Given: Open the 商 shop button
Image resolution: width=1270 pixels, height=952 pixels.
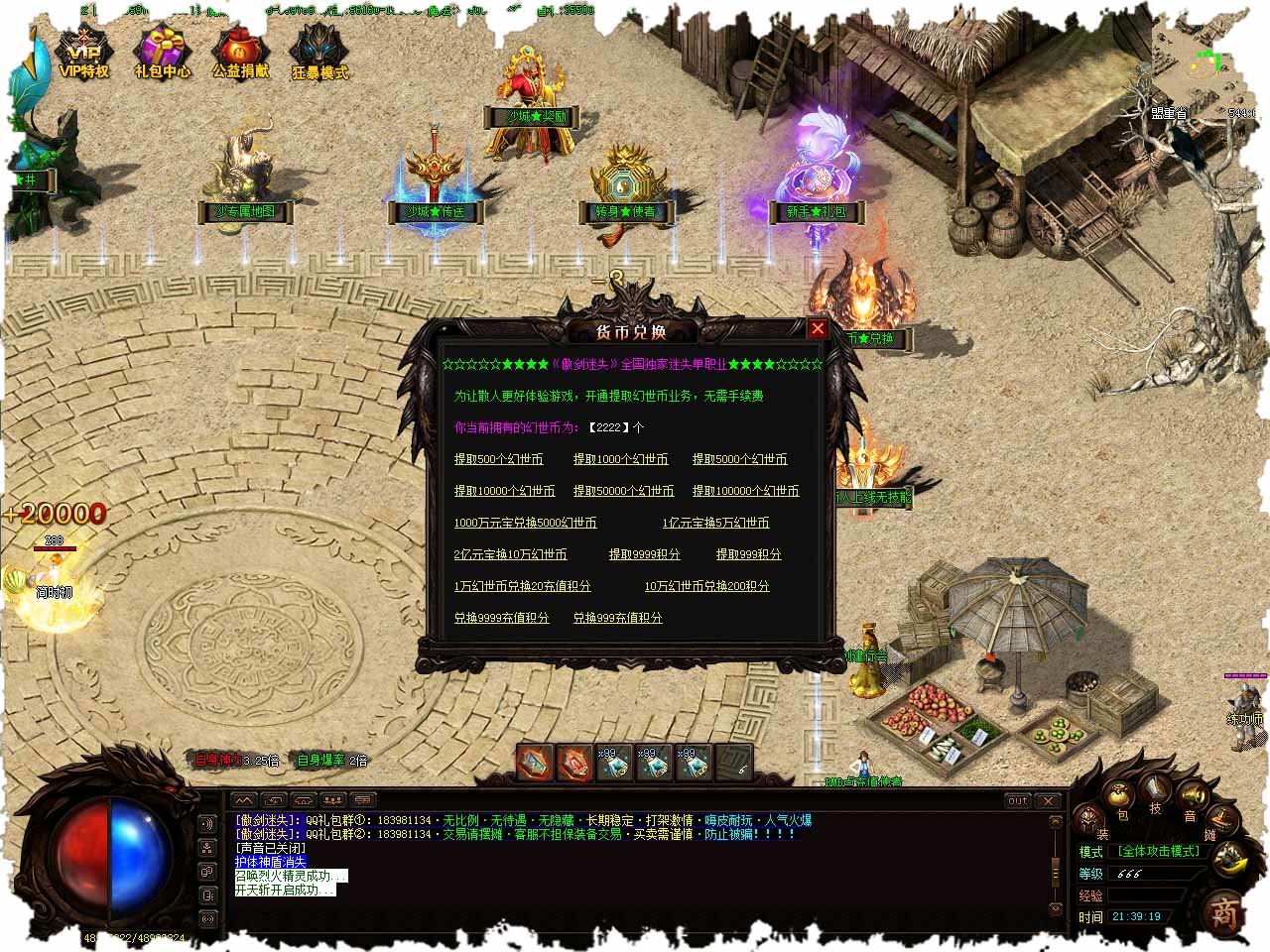Looking at the screenshot, I should (x=1226, y=913).
